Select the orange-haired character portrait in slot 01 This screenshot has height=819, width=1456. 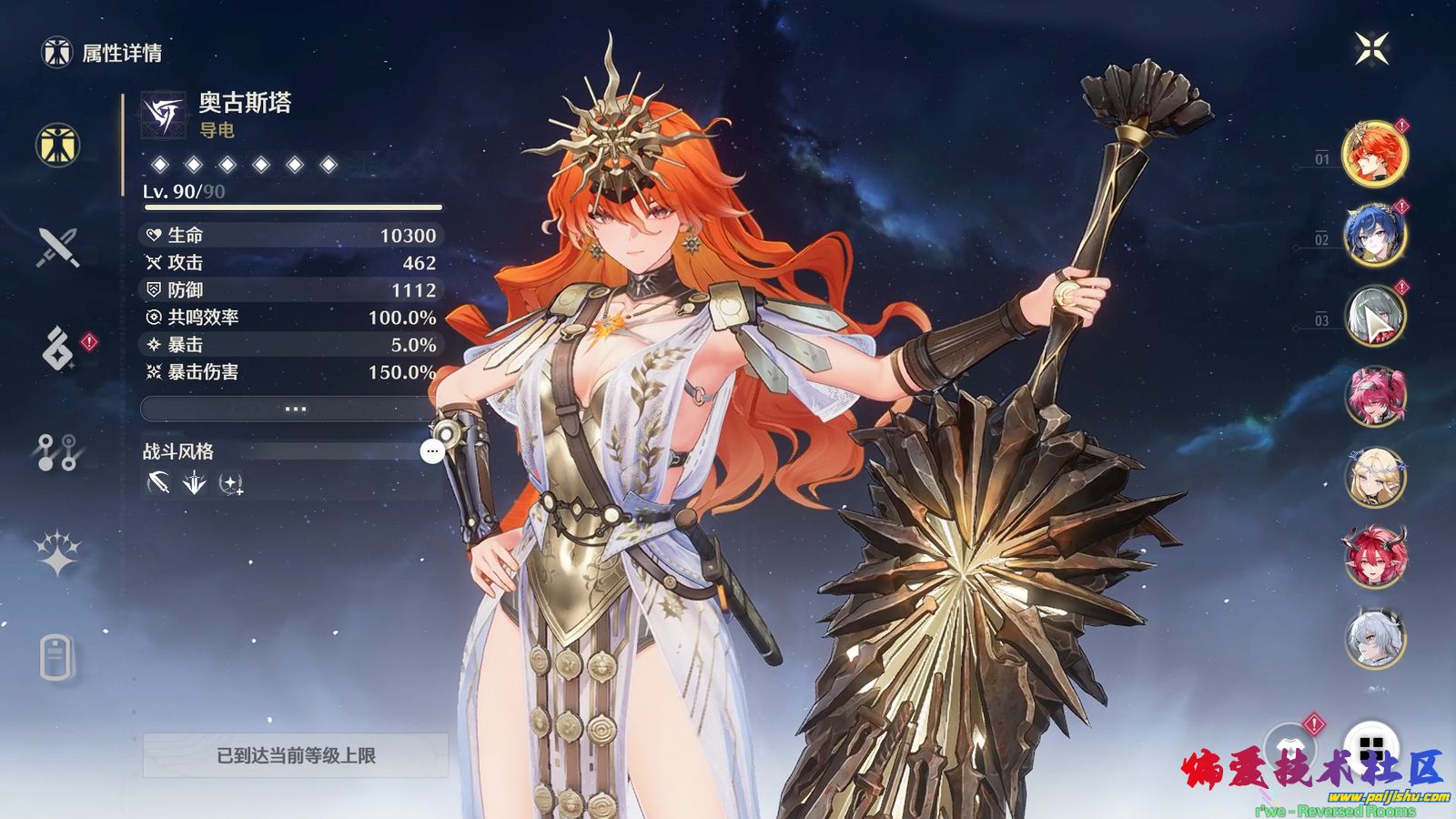pyautogui.click(x=1374, y=153)
